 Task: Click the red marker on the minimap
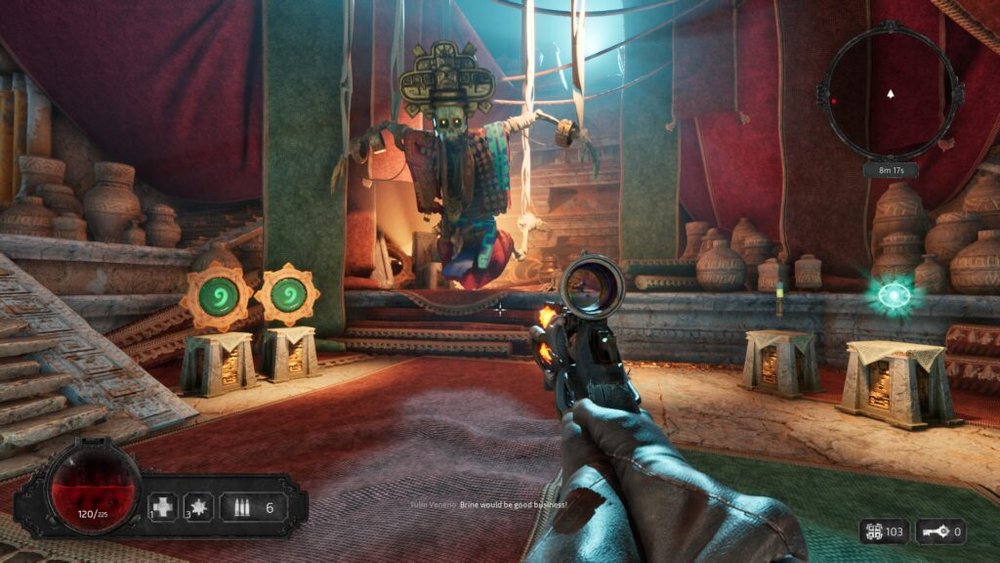pos(832,101)
